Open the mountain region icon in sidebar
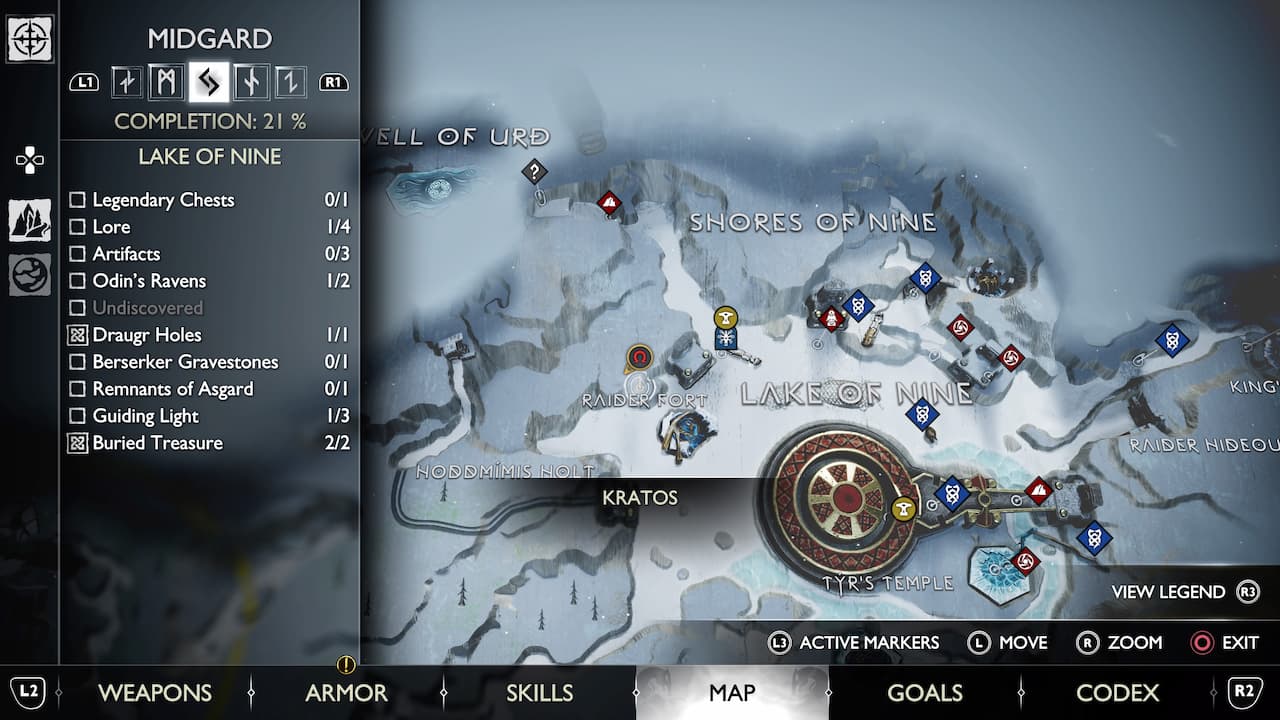This screenshot has width=1280, height=720. pos(30,220)
